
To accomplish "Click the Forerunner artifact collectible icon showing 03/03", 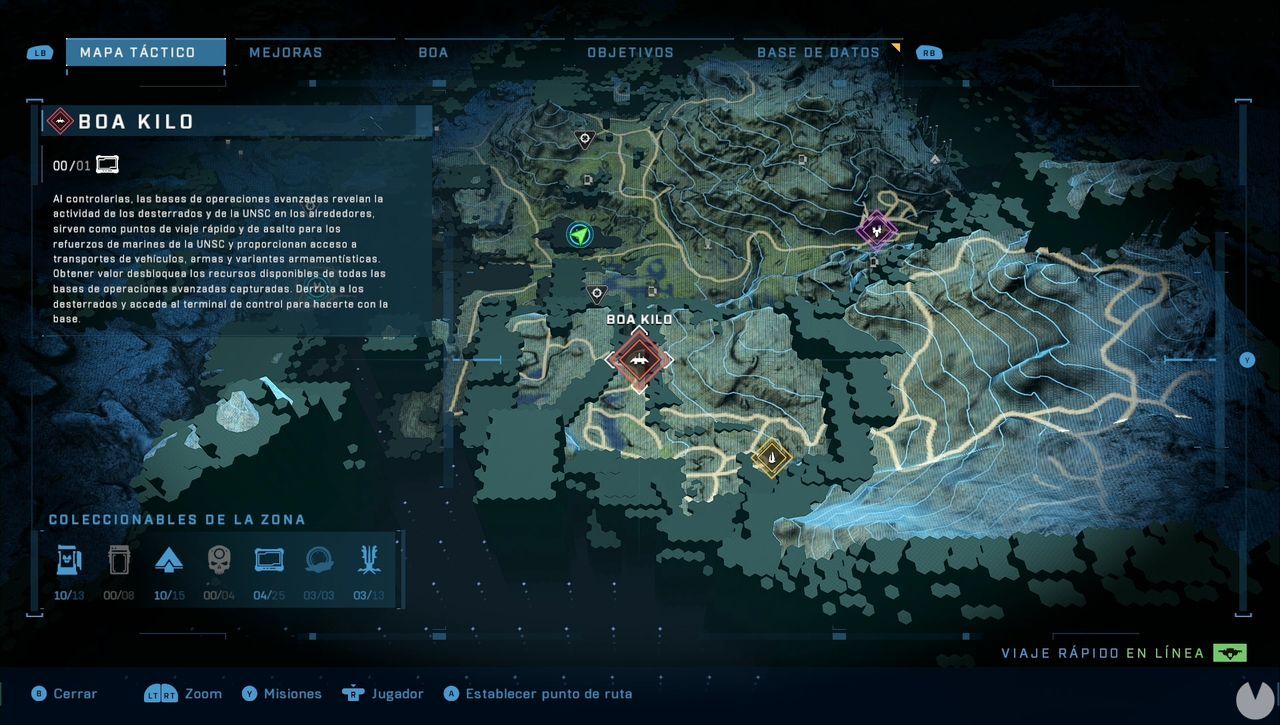I will point(318,560).
